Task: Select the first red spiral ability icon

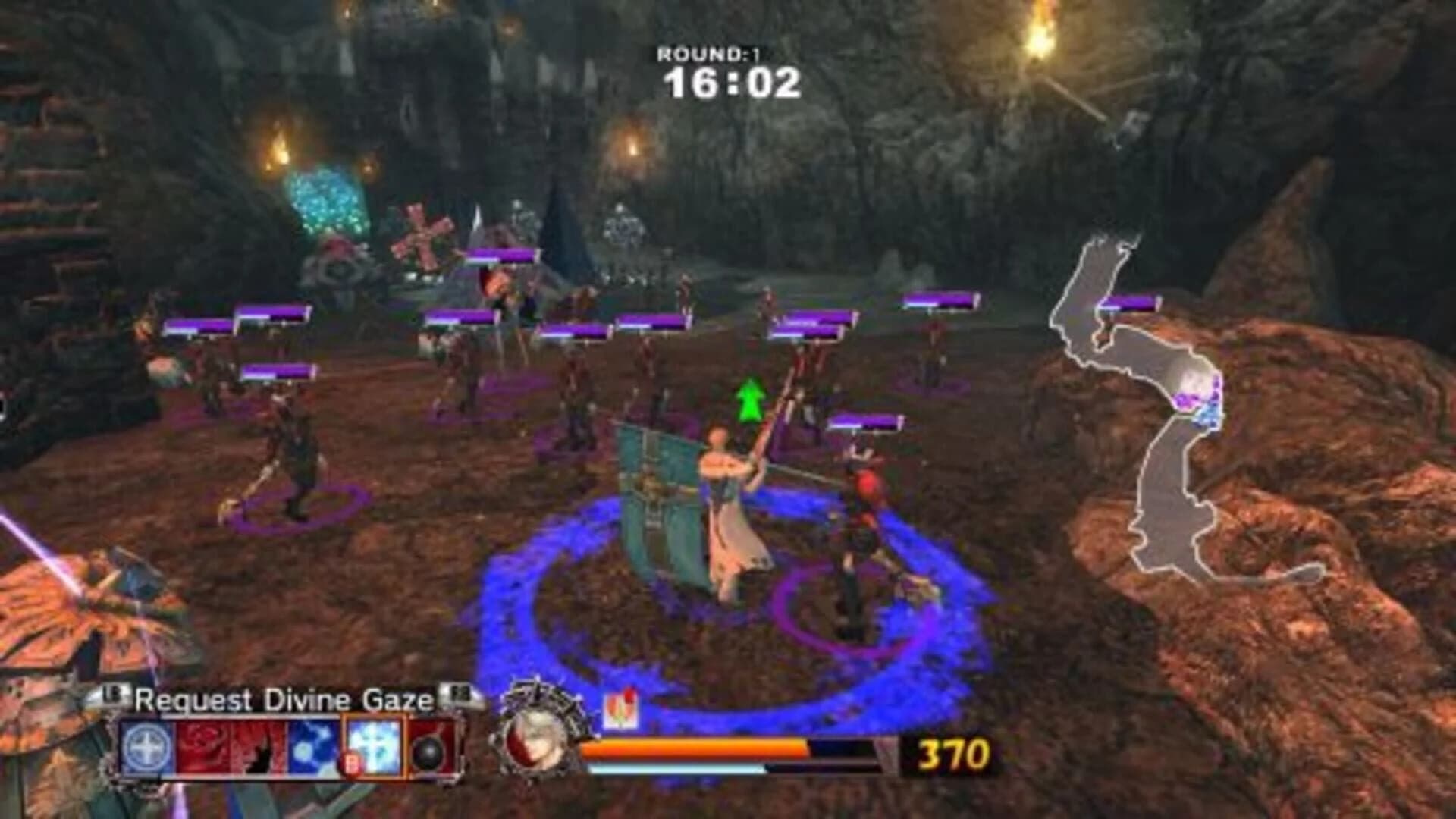Action: pos(202,746)
